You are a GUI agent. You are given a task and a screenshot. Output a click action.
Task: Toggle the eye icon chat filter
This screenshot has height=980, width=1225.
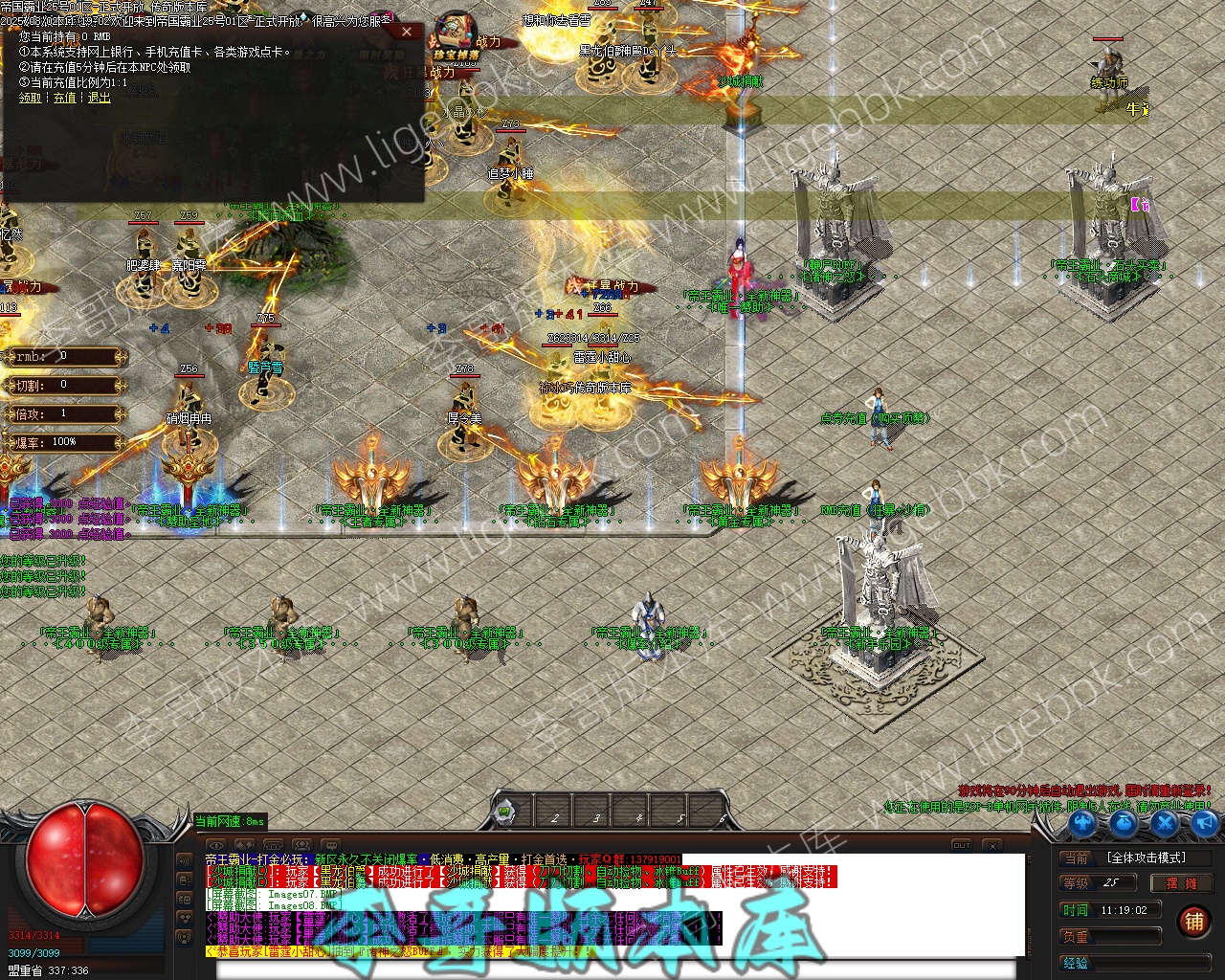point(216,845)
